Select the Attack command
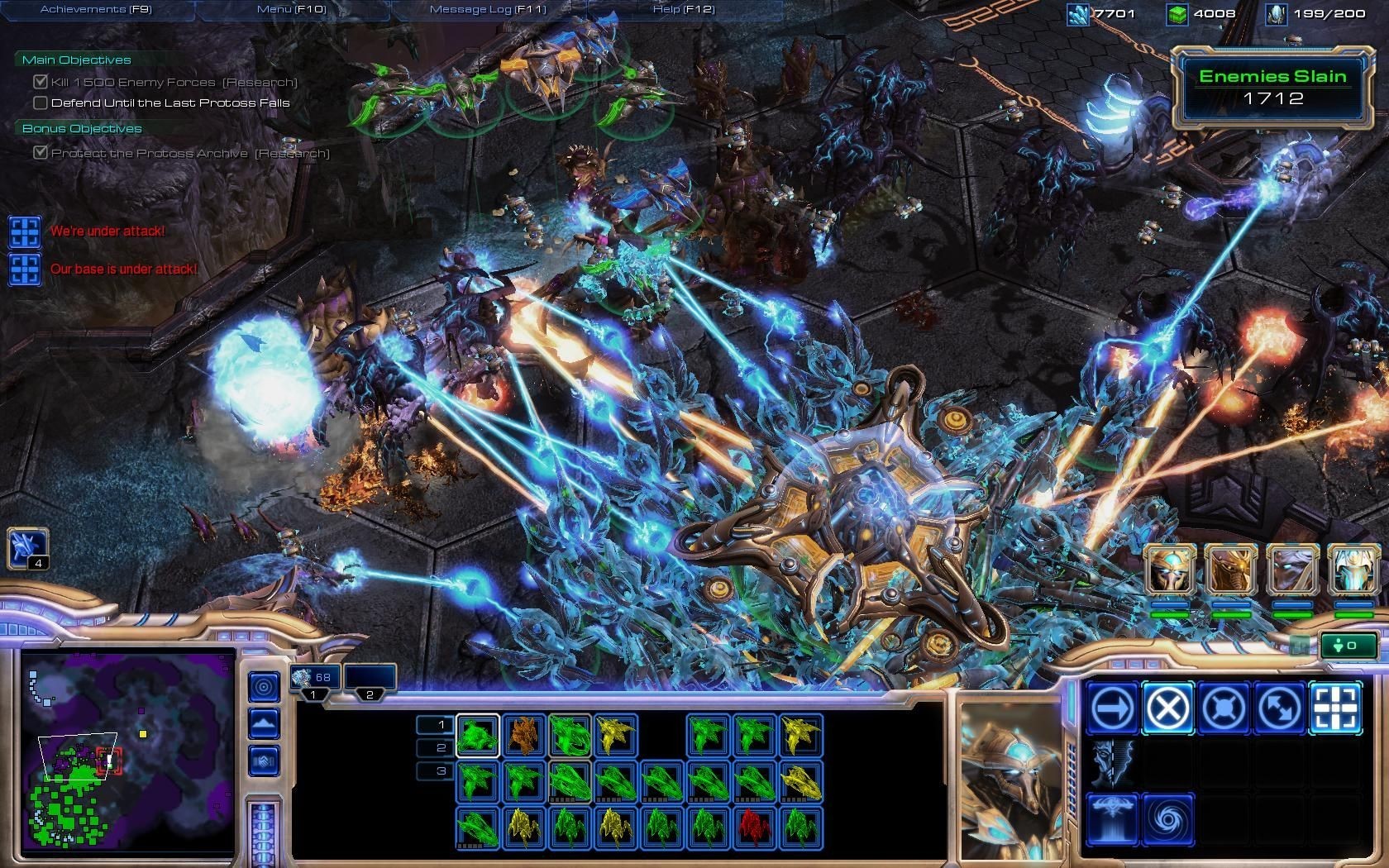The height and width of the screenshot is (868, 1389). [1335, 708]
